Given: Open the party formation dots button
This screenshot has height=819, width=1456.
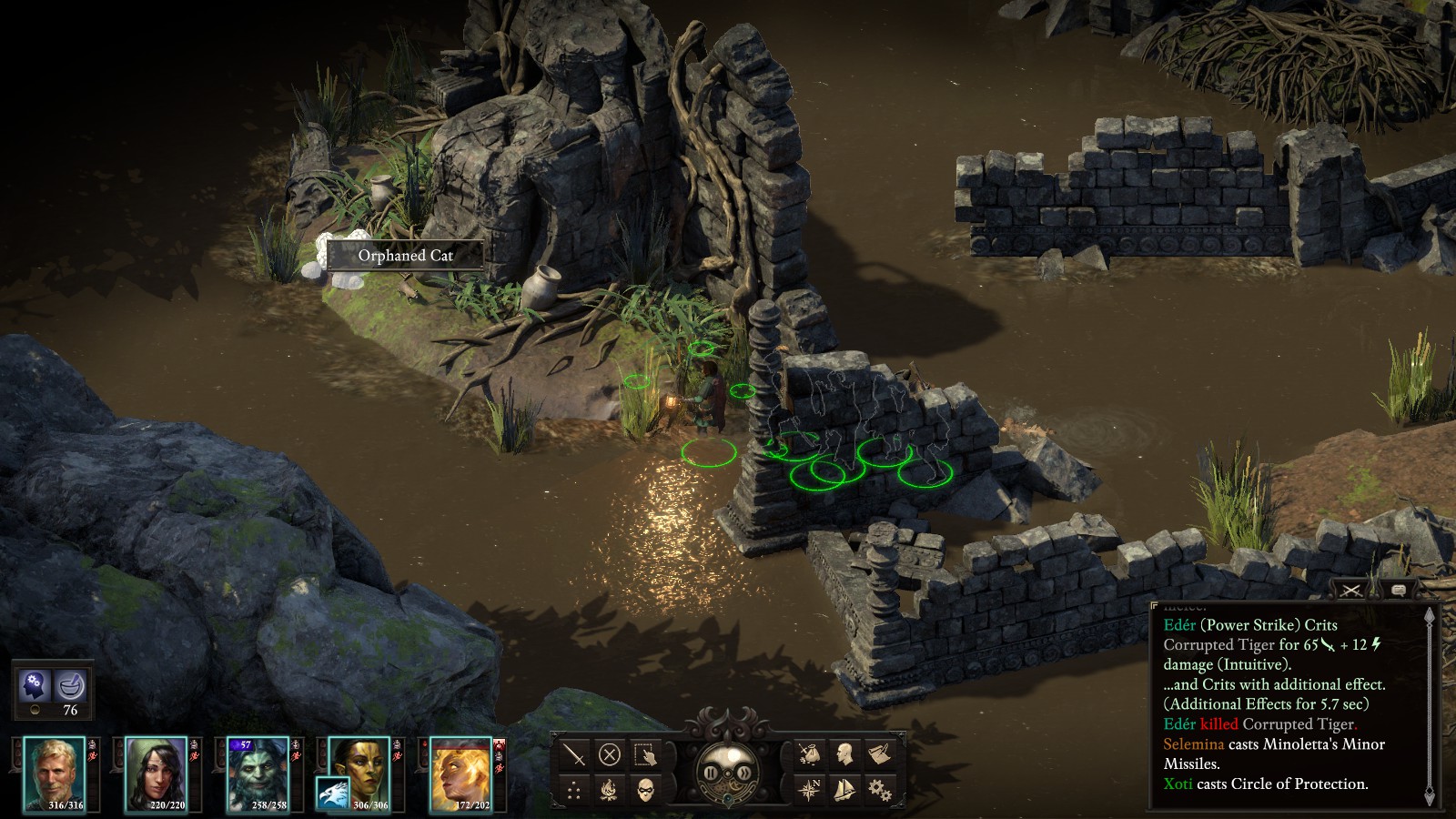Looking at the screenshot, I should coord(574,789).
